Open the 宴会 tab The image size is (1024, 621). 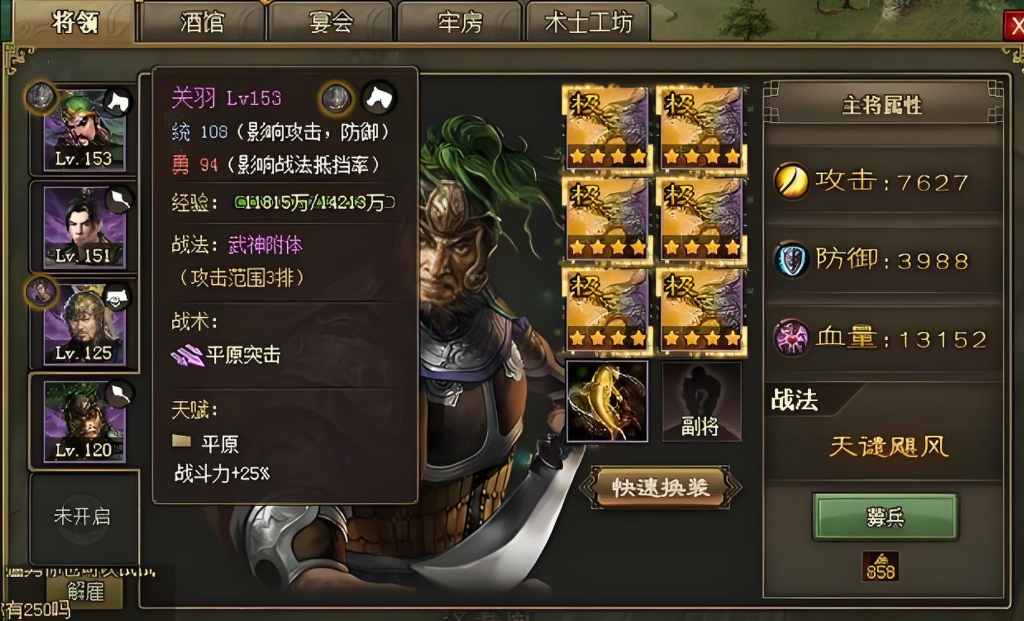coord(331,22)
